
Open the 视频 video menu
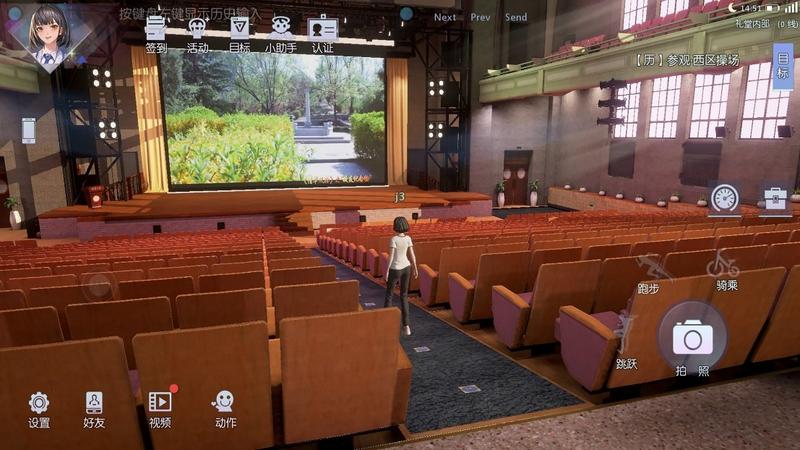160,409
